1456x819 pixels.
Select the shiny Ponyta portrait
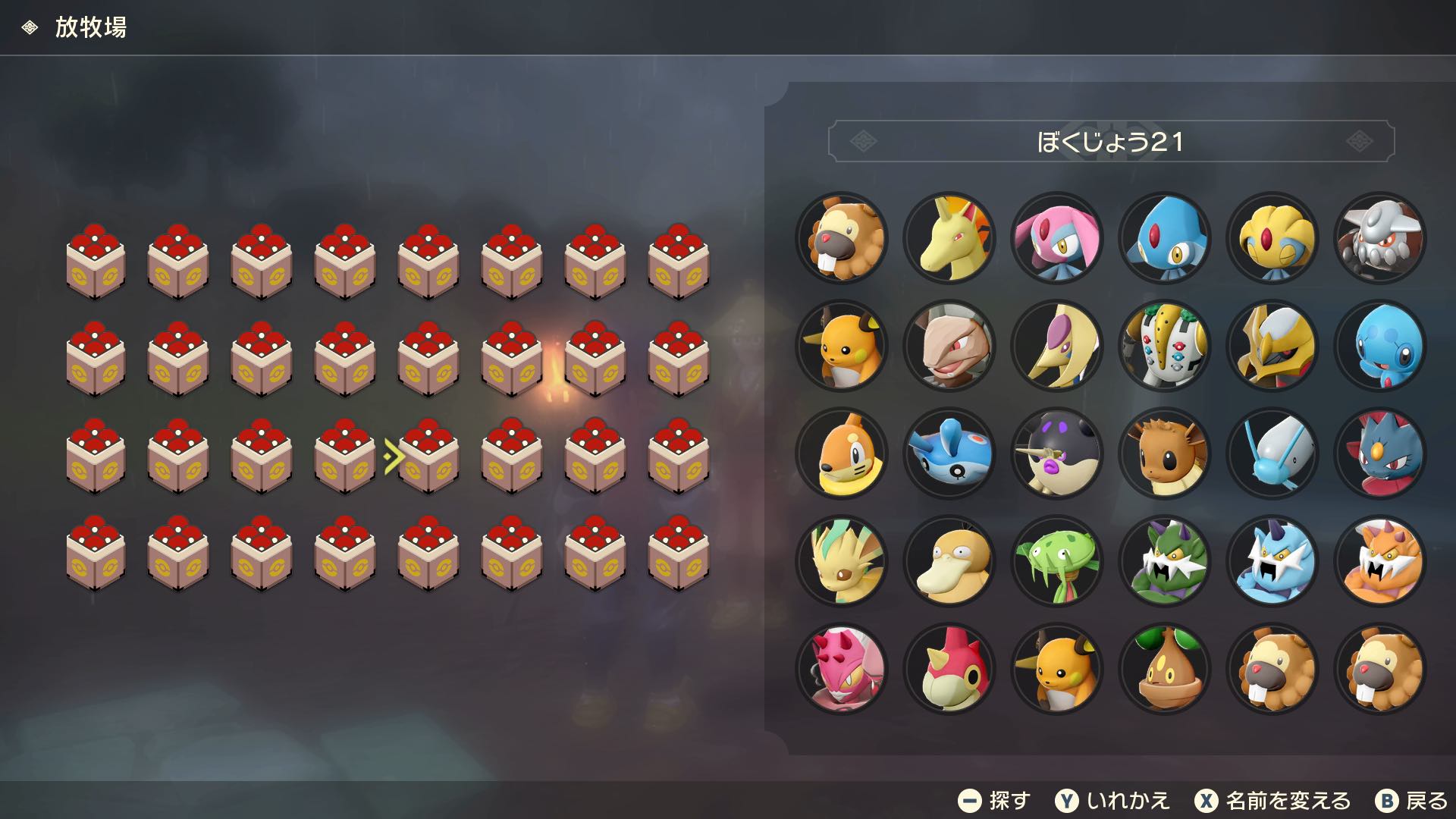950,238
